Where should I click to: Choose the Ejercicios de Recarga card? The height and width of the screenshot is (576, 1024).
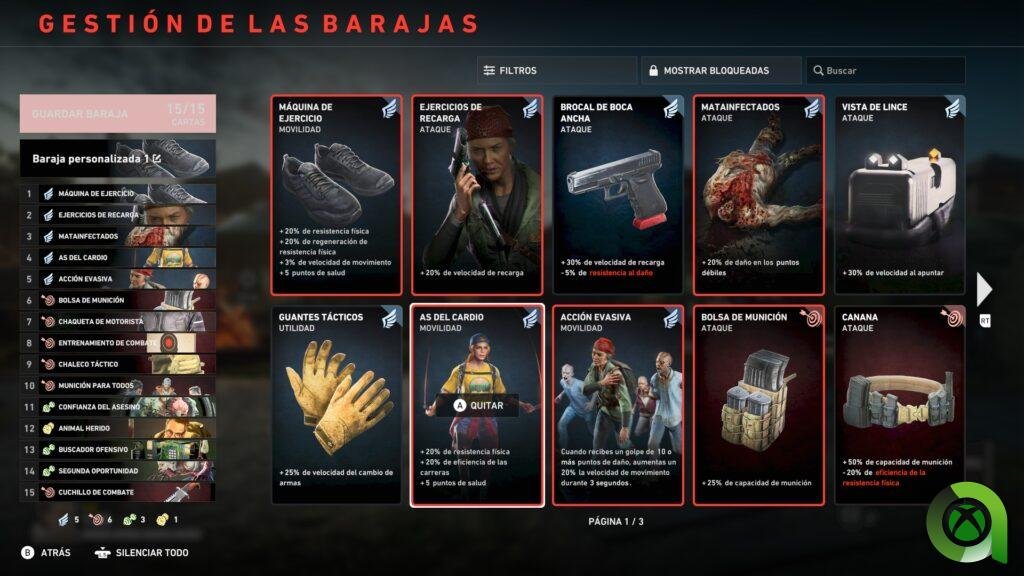(477, 195)
